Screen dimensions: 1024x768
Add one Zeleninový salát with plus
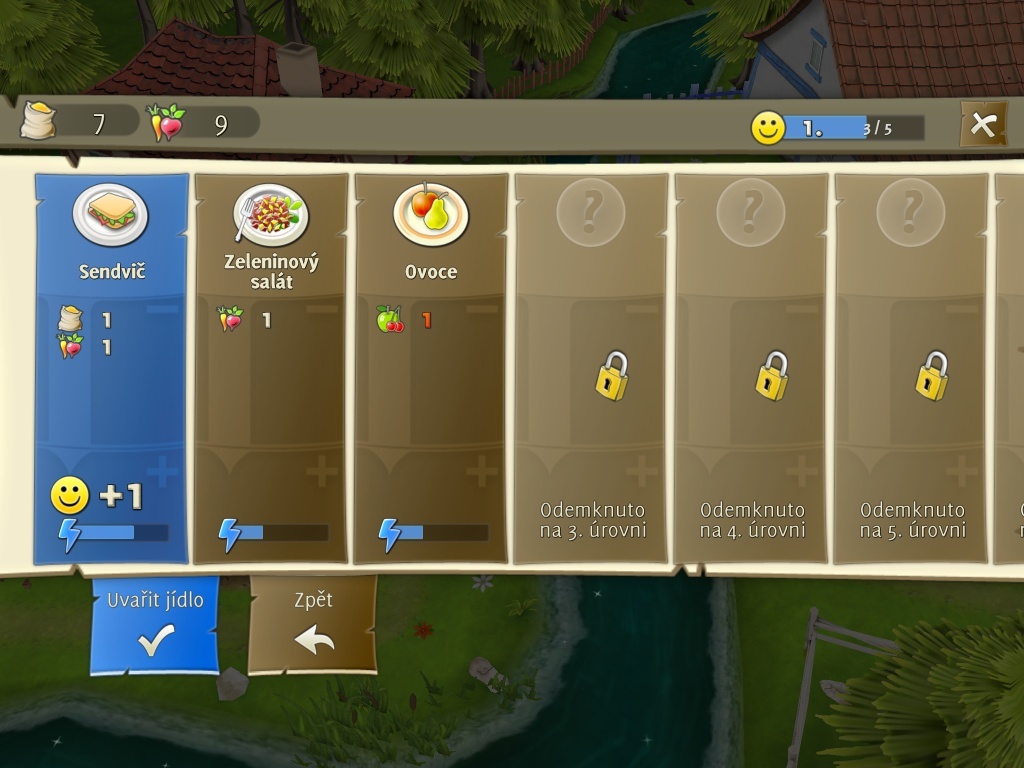(x=322, y=471)
